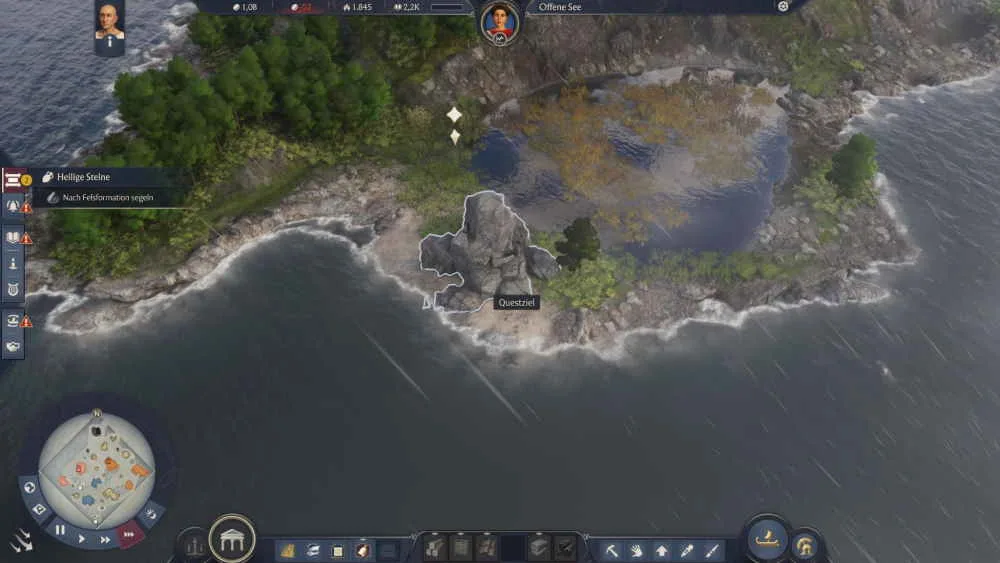The height and width of the screenshot is (563, 1000).
Task: Select the upgrade arrow tool
Action: (x=662, y=549)
